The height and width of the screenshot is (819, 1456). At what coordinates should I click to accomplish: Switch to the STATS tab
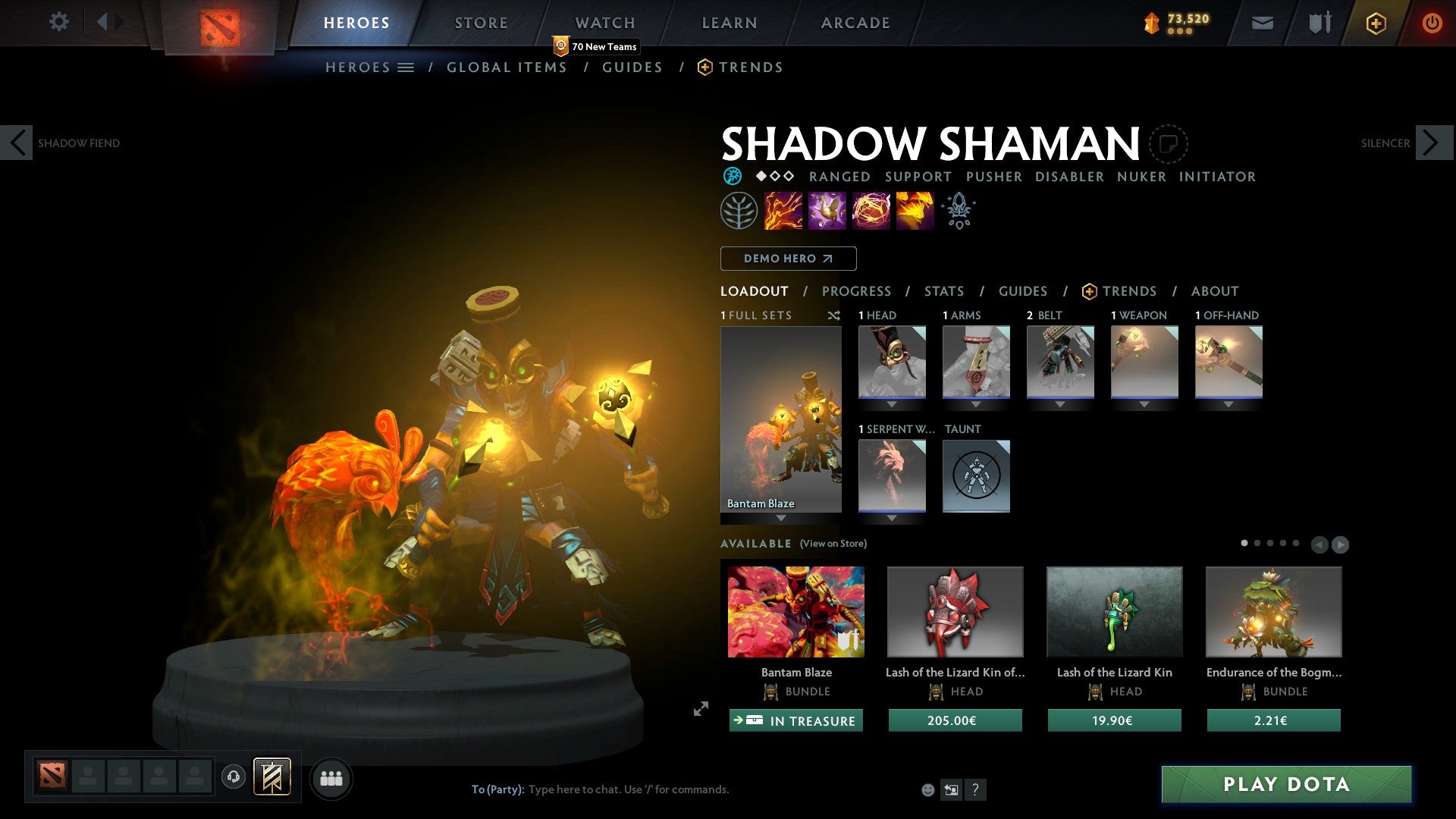[x=943, y=291]
